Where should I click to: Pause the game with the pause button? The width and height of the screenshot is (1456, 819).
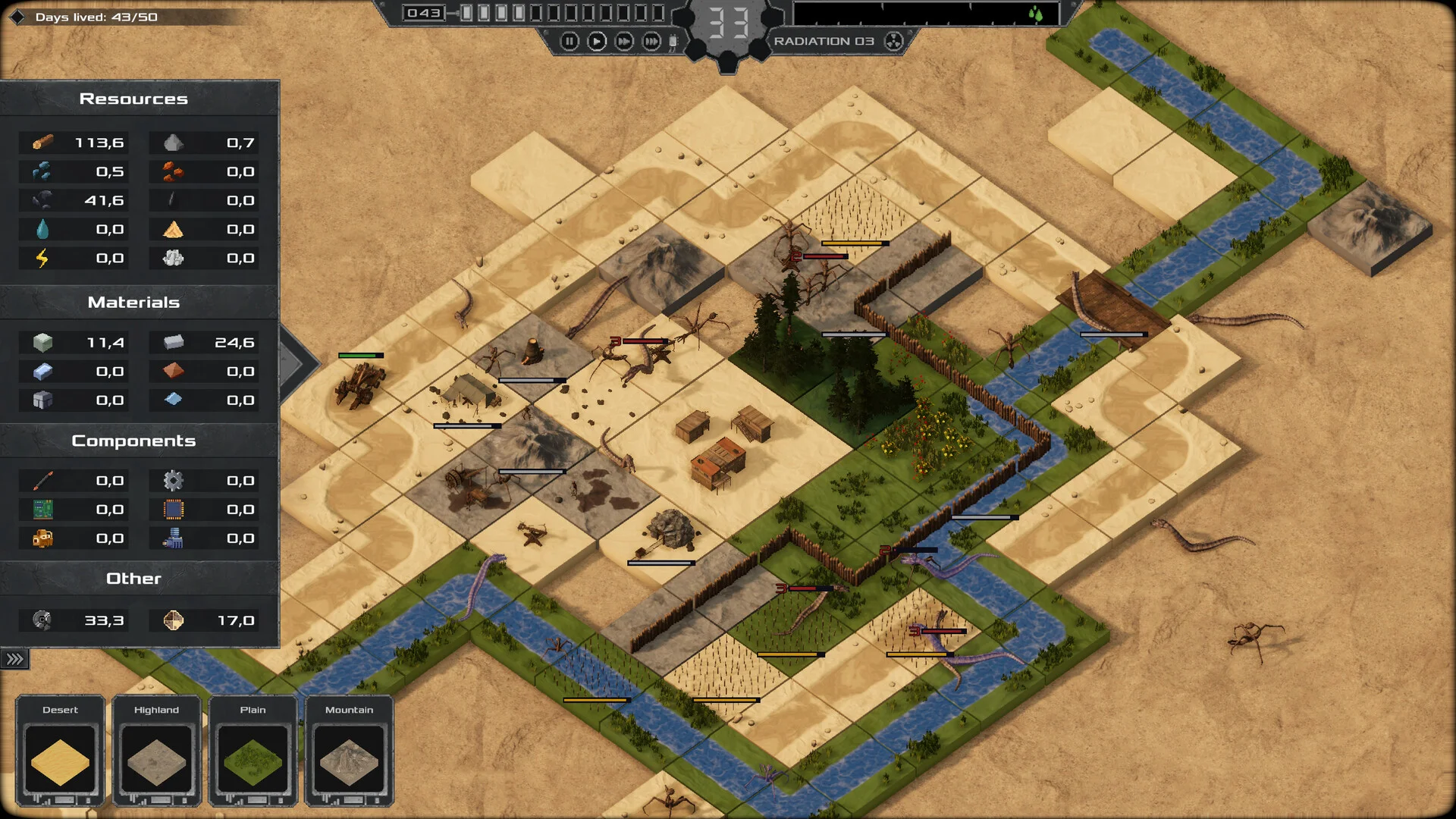570,42
